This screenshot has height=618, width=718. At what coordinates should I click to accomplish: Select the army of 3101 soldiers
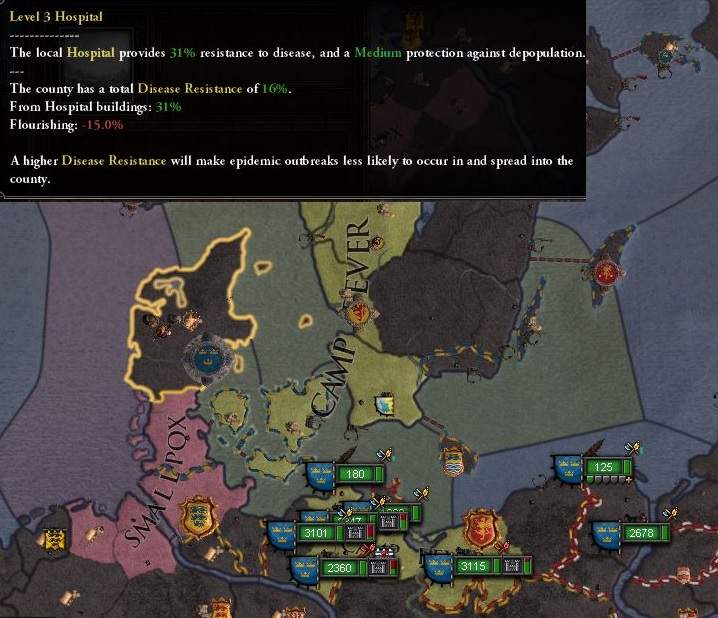point(315,534)
